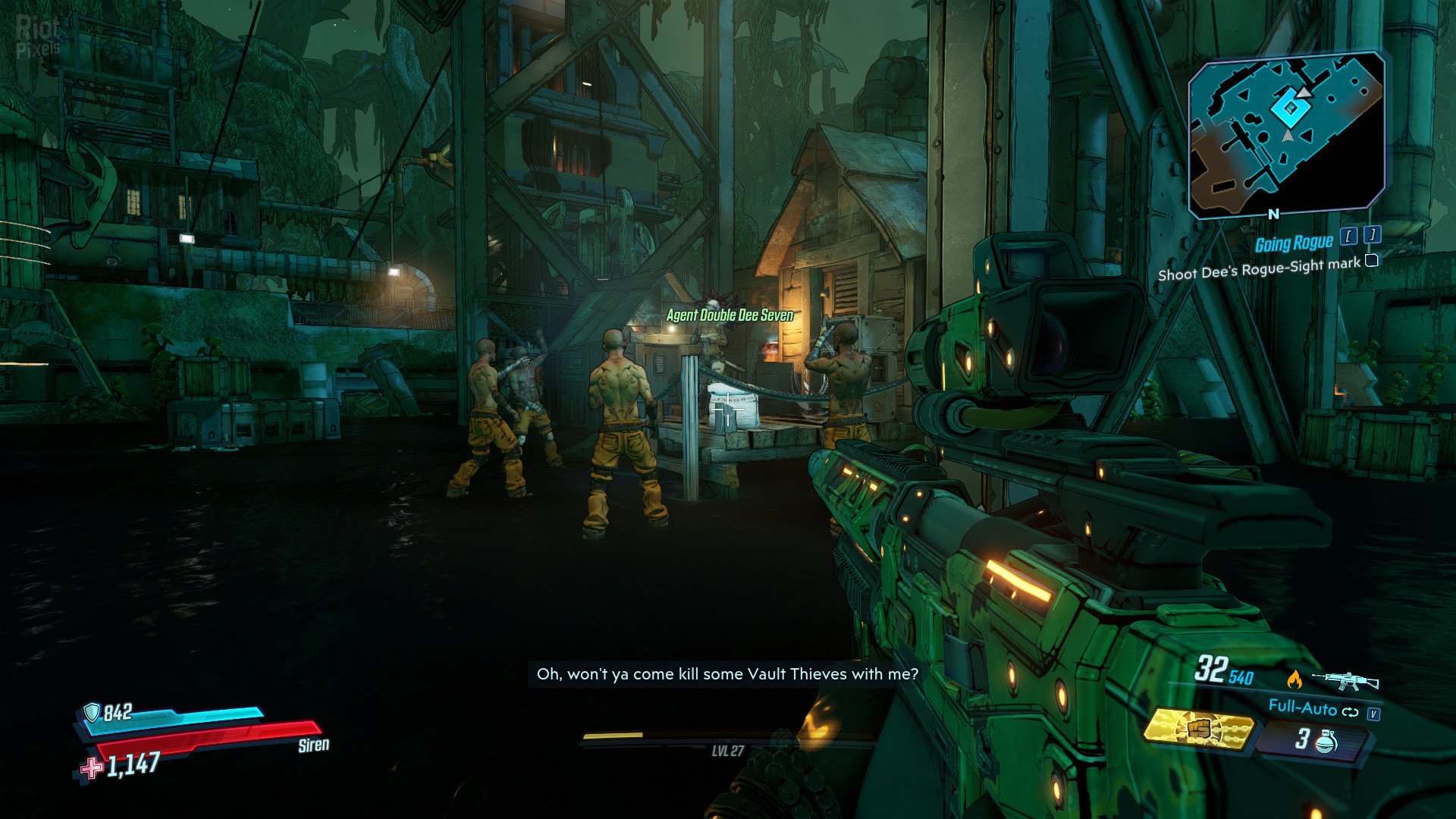
Task: Select the equipped assault rifle icon
Action: point(1345,679)
